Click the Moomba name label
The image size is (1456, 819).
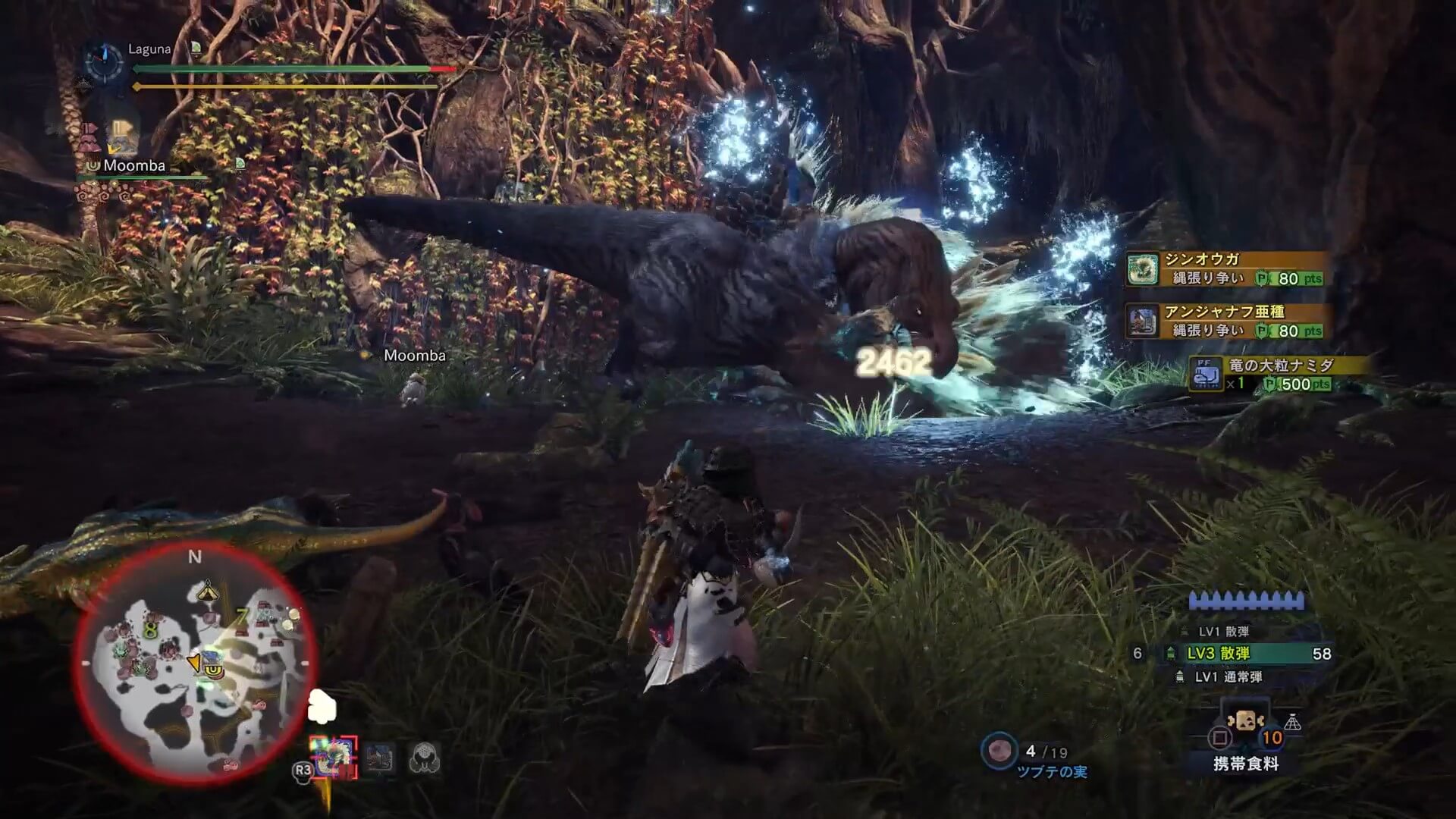133,165
